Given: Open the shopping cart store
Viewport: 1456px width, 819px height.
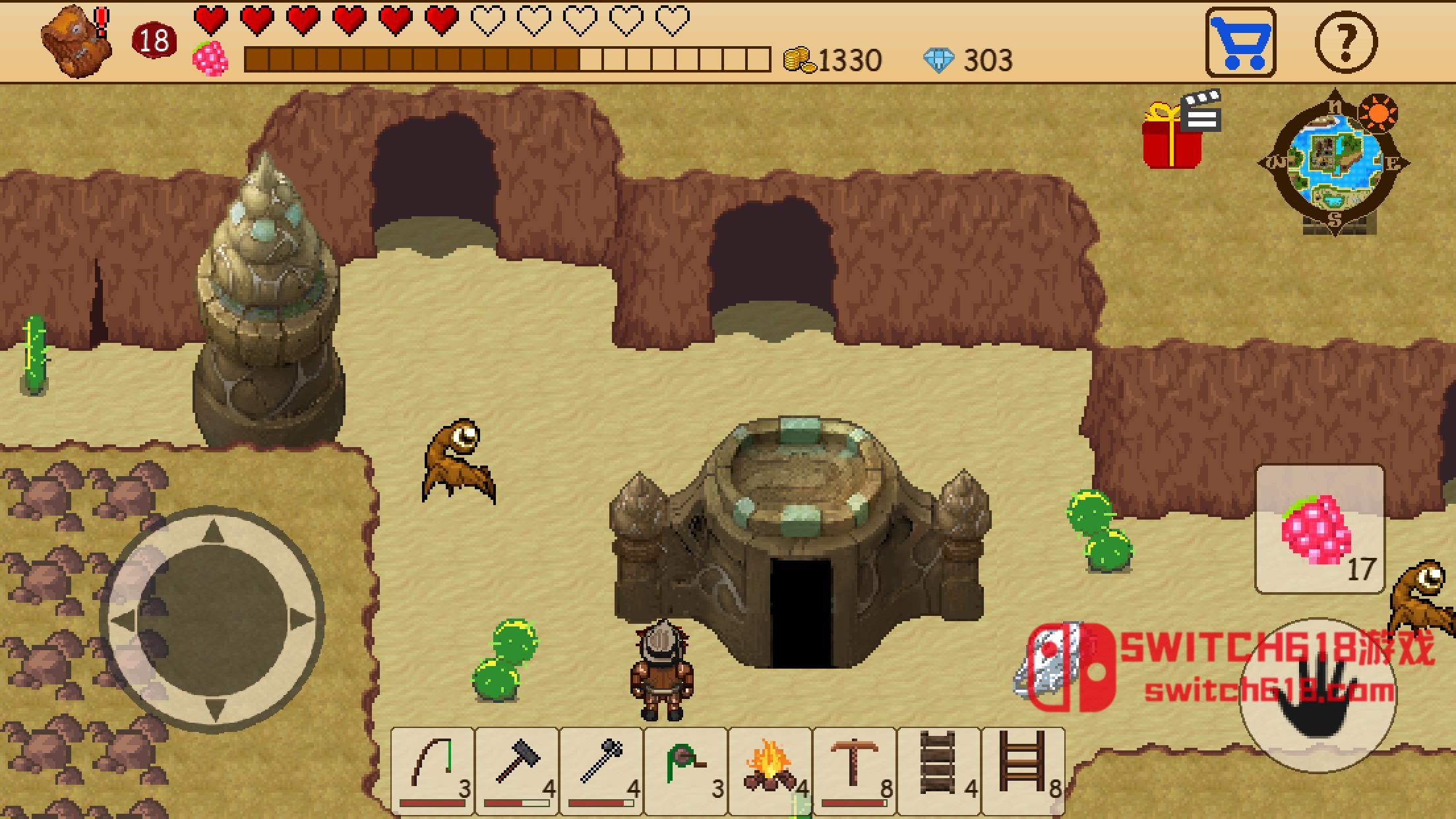Looking at the screenshot, I should coord(1240,43).
